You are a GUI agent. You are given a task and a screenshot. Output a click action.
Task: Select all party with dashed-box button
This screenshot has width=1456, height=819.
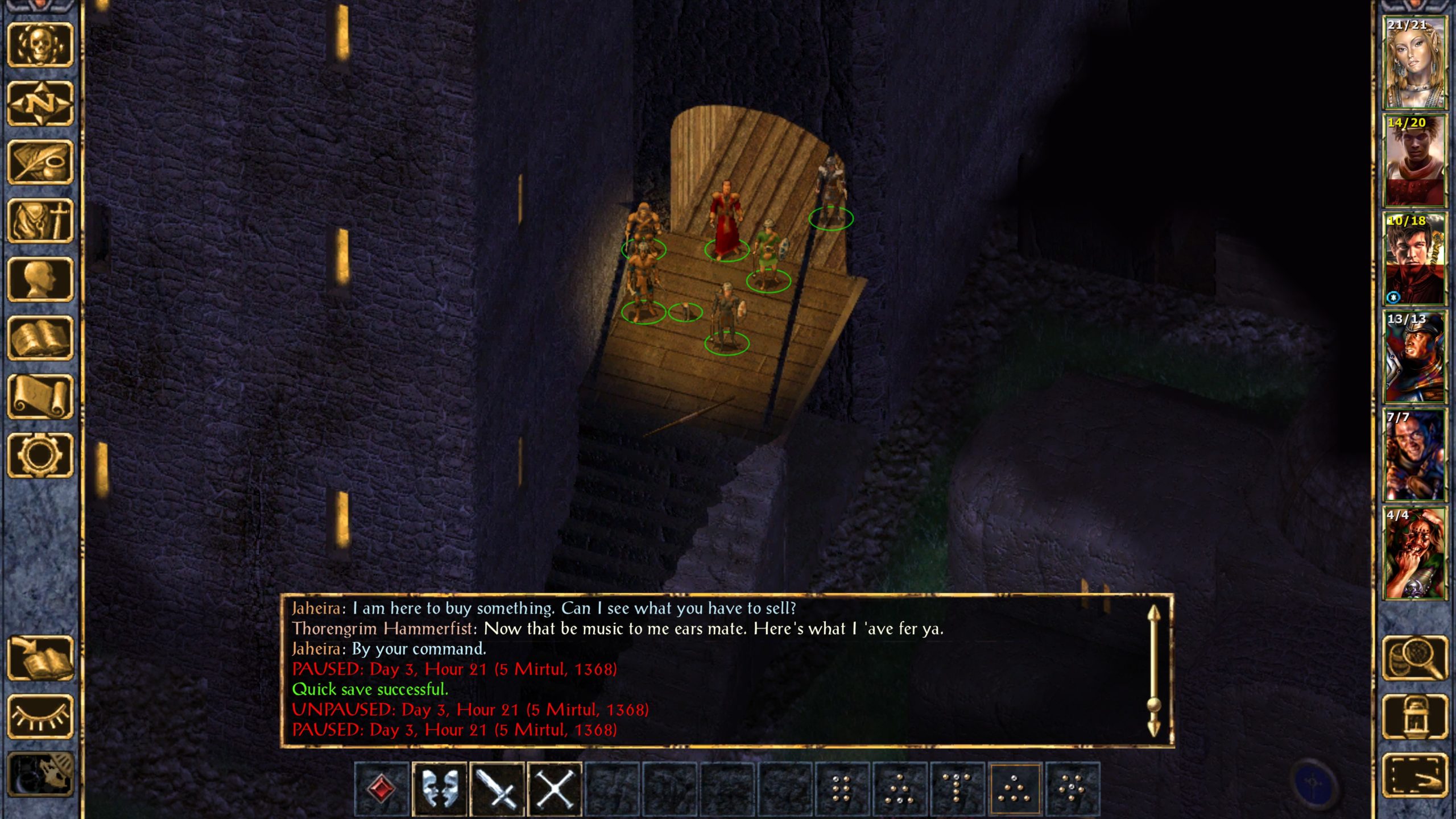[x=1414, y=775]
